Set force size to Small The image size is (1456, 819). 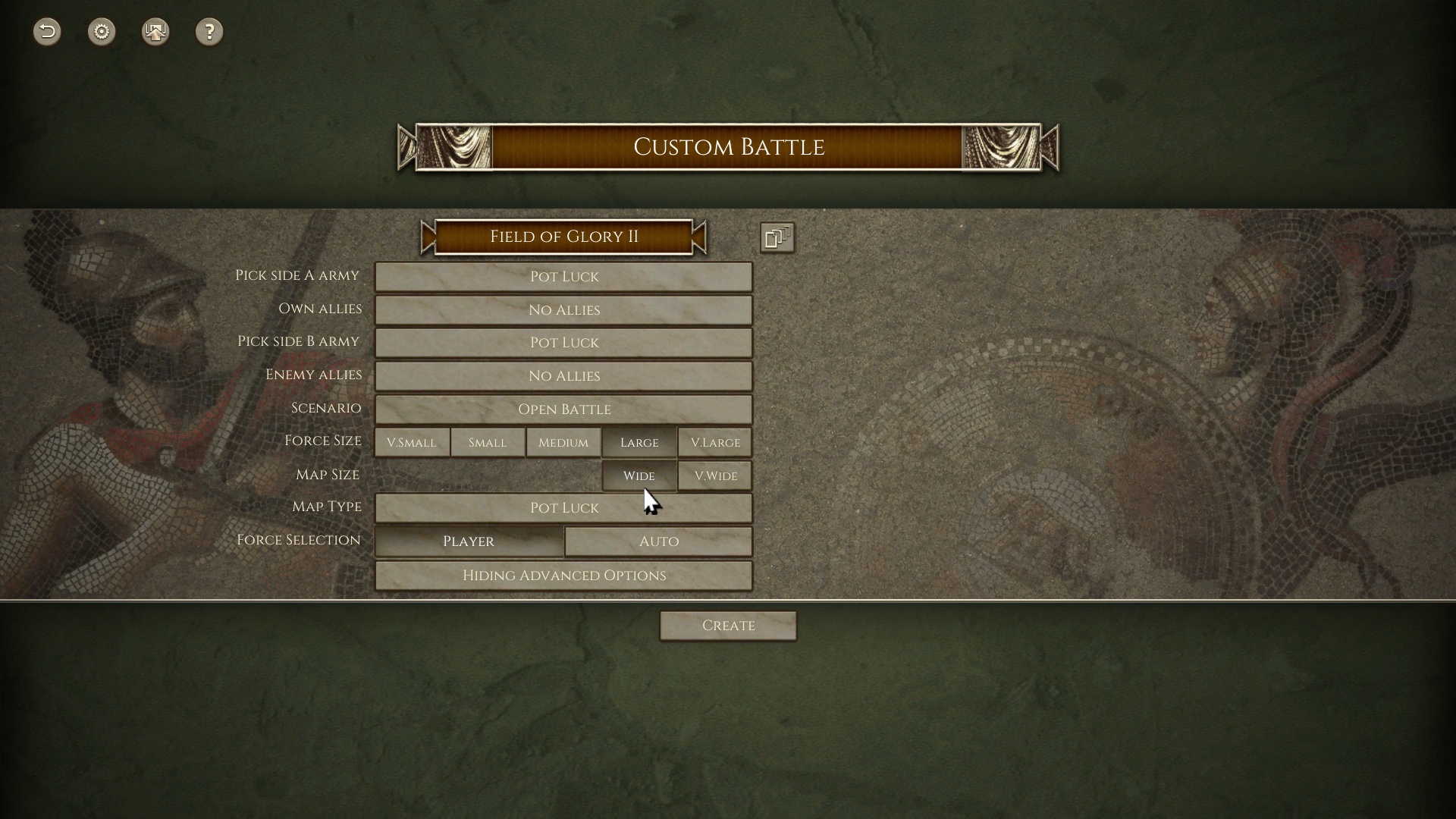(488, 443)
